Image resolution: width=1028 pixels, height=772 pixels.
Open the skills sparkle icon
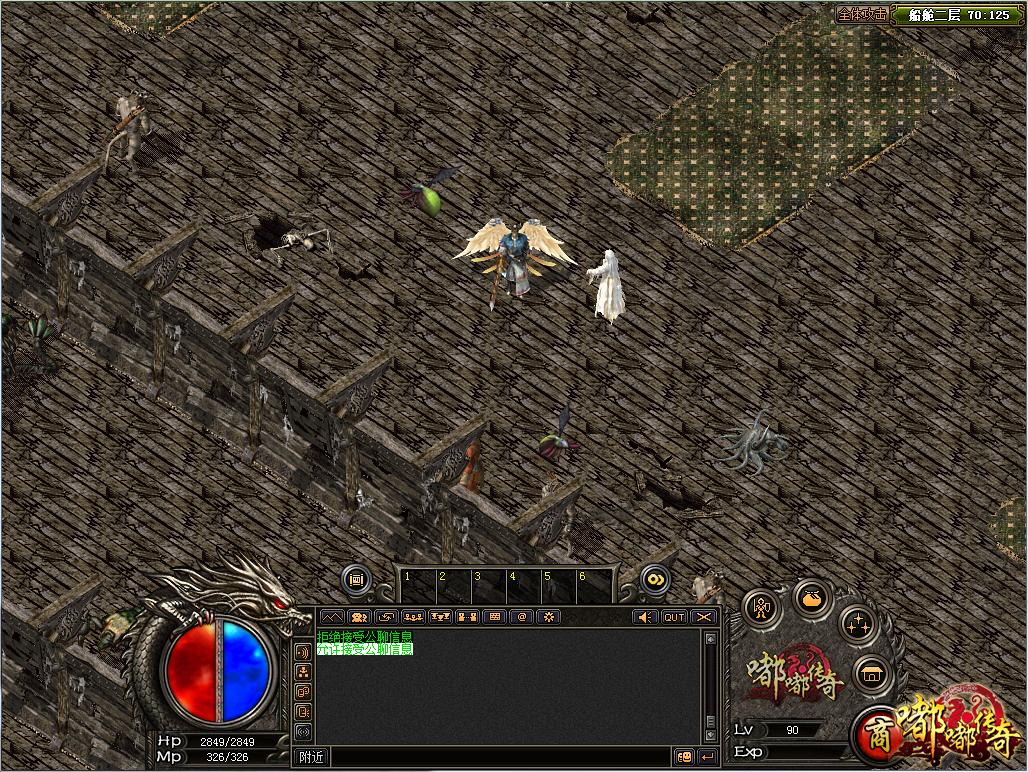pyautogui.click(x=857, y=626)
